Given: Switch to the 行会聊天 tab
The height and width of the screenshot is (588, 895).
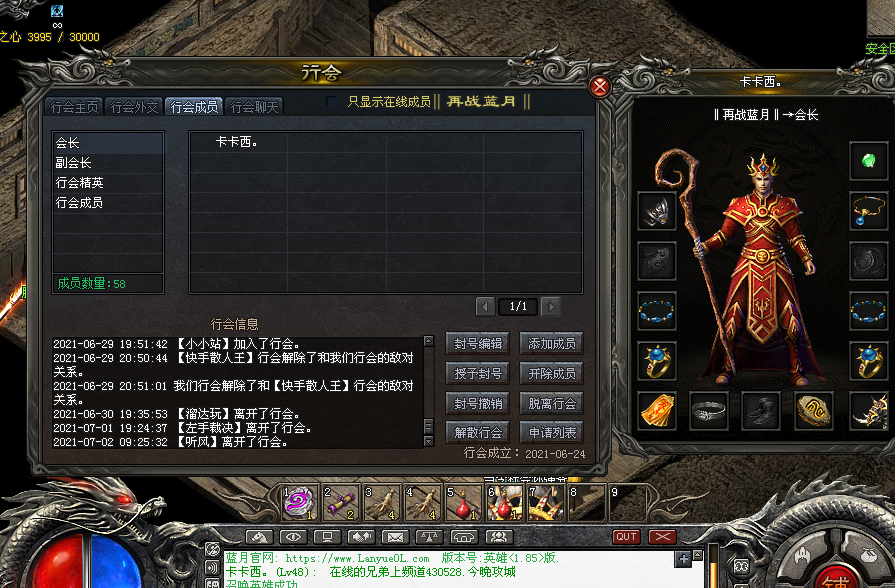Looking at the screenshot, I should [x=255, y=107].
